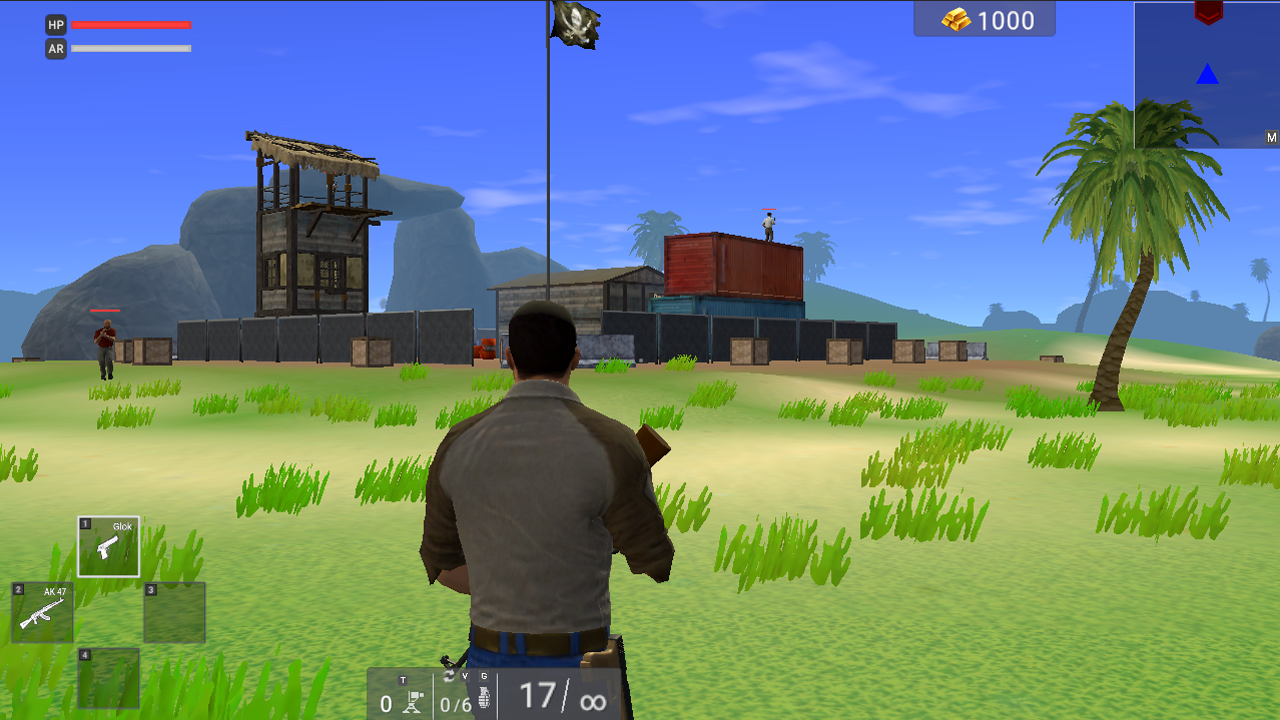
Task: Open empty inventory slot 3
Action: point(174,612)
